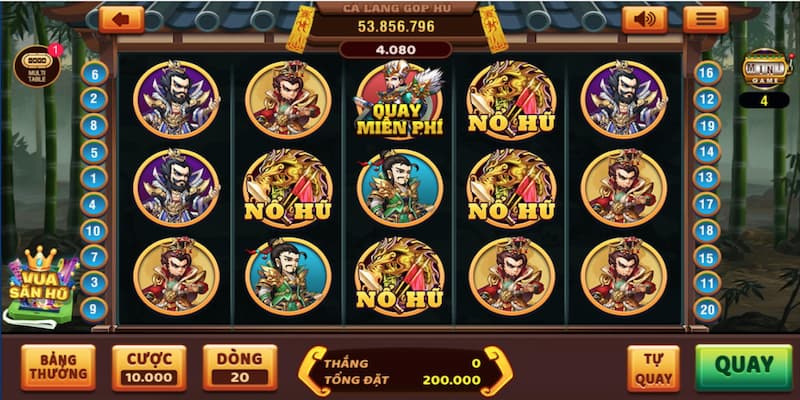
Task: Show payline number 10
Action: pos(95,231)
